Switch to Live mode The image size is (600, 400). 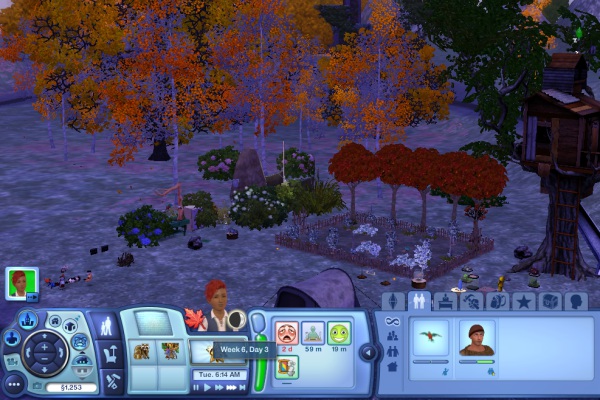point(105,327)
